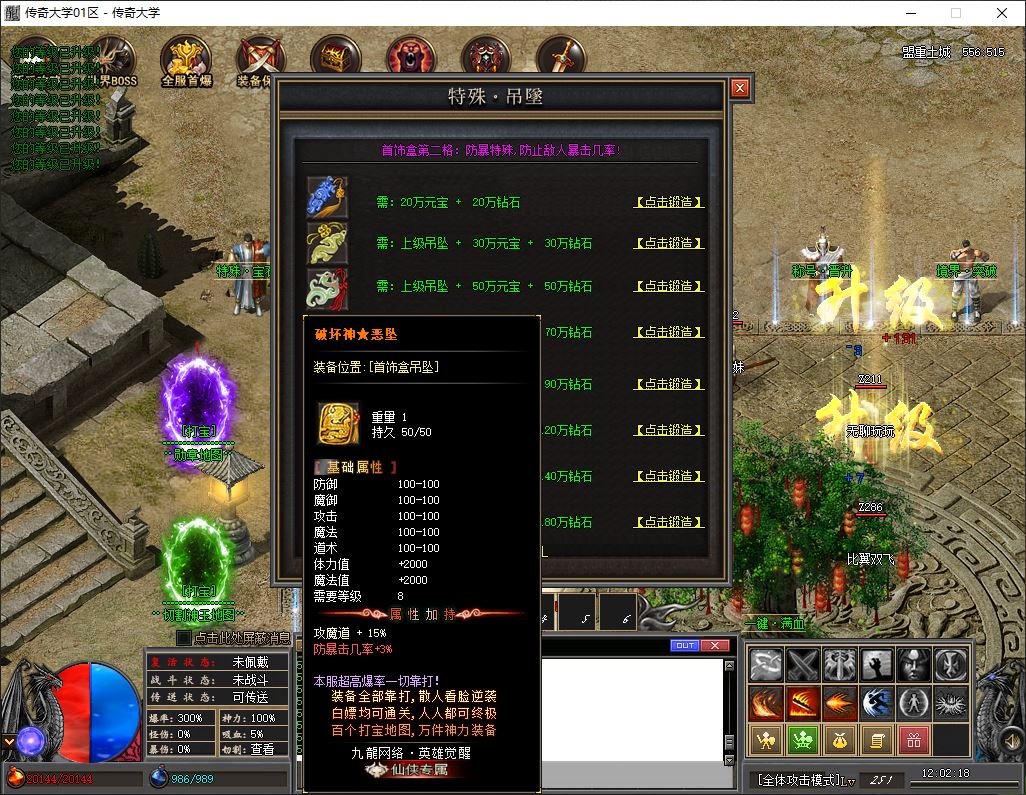
Task: Click 点击锻造 for the 30万元宝 pendant
Action: click(x=669, y=243)
